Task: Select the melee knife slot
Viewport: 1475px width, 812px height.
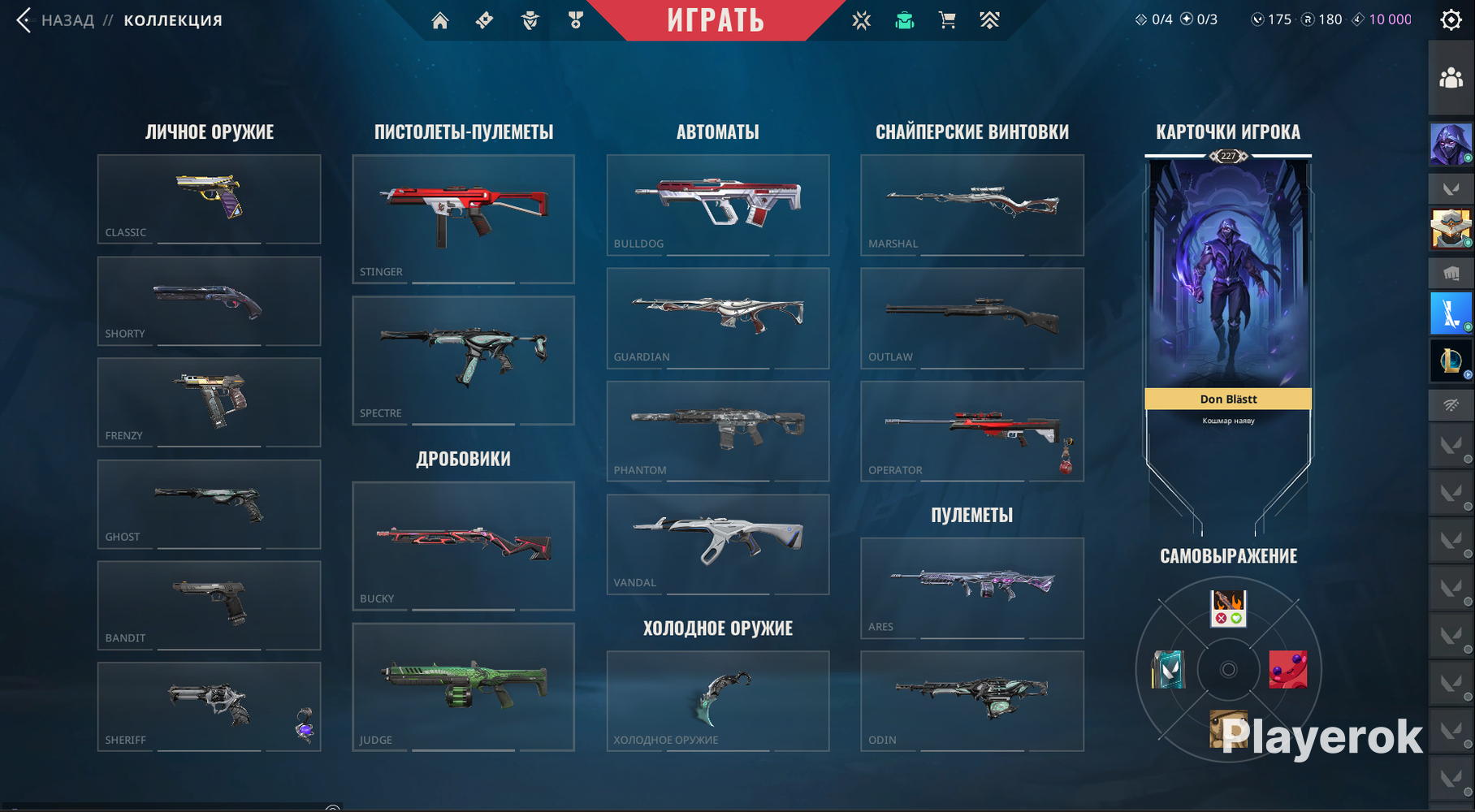Action: 717,701
